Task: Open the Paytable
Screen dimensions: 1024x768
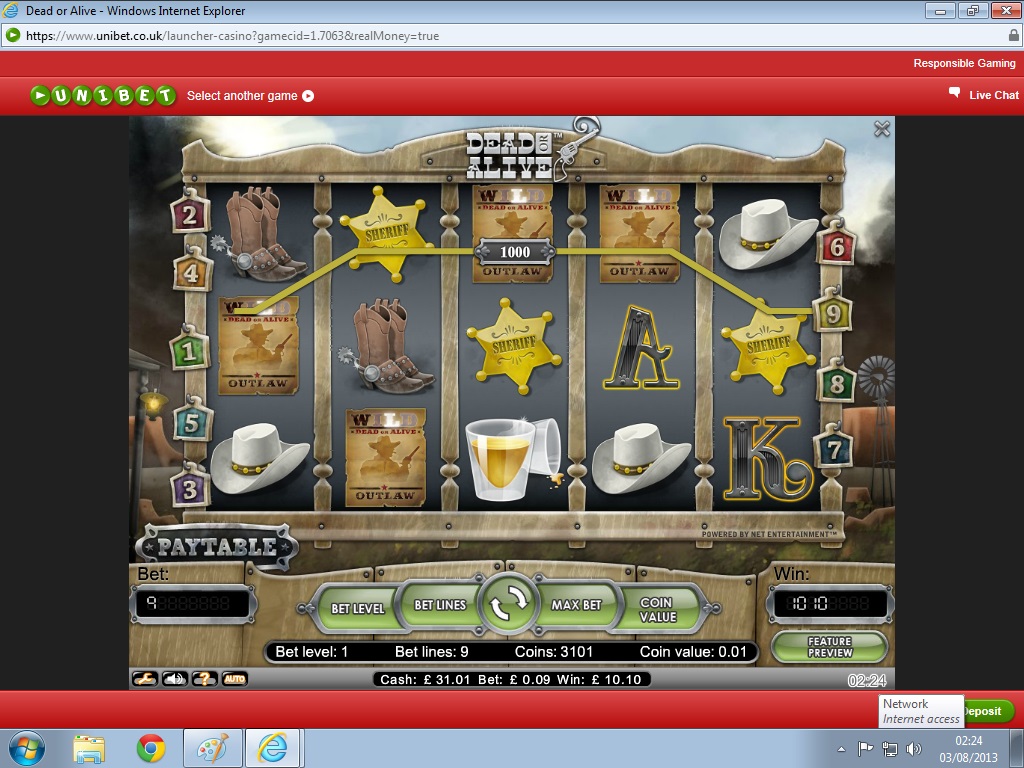Action: tap(217, 546)
